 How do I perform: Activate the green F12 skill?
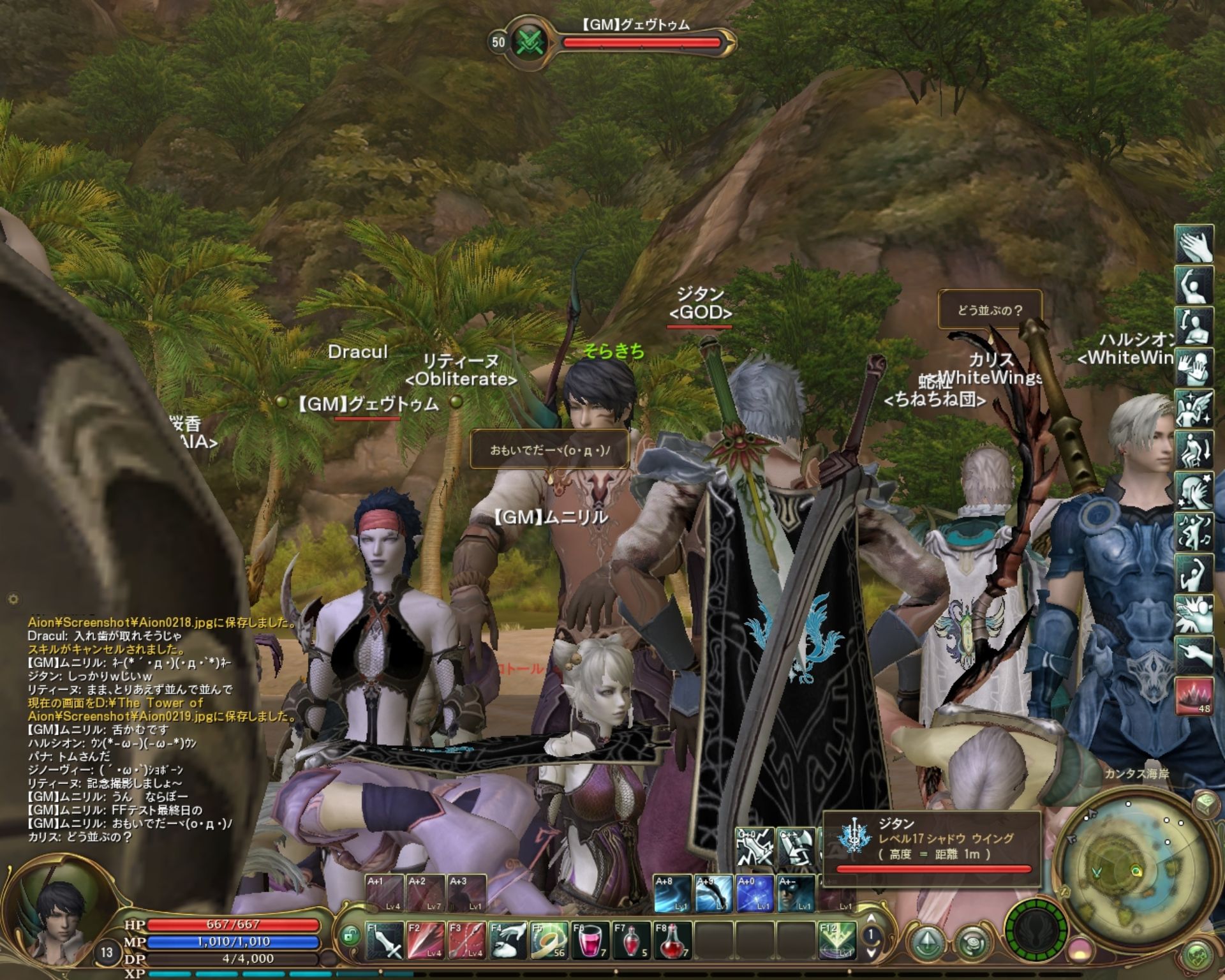838,940
